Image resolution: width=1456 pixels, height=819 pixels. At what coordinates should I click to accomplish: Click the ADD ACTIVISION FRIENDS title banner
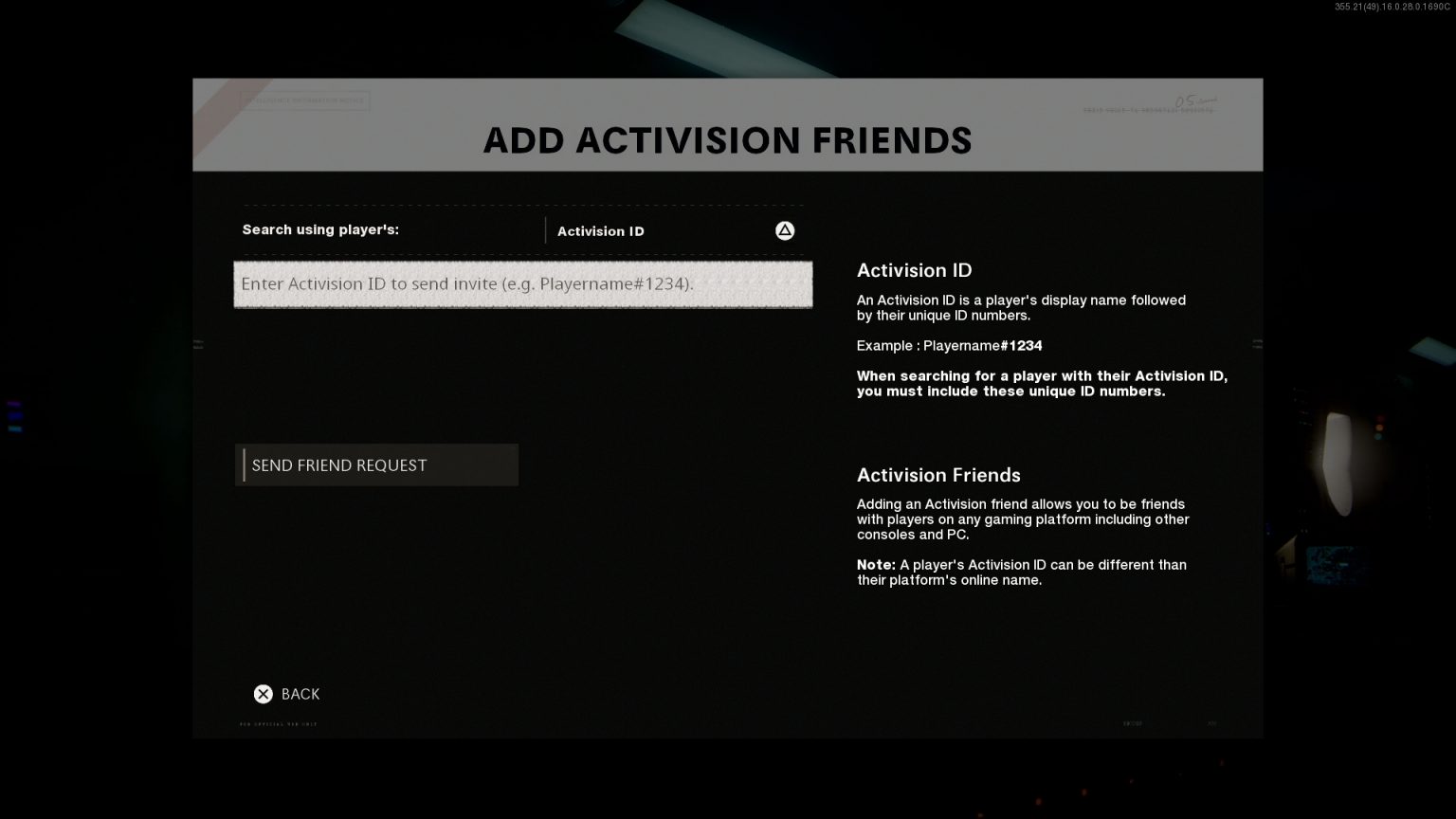[728, 139]
